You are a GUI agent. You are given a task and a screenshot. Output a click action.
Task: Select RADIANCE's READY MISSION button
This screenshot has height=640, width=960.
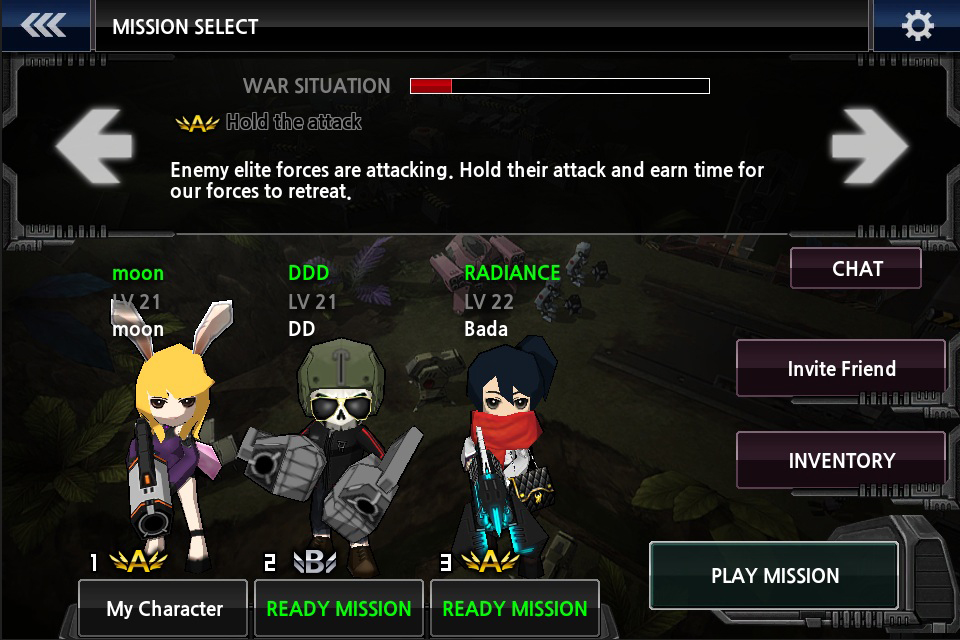click(x=515, y=608)
